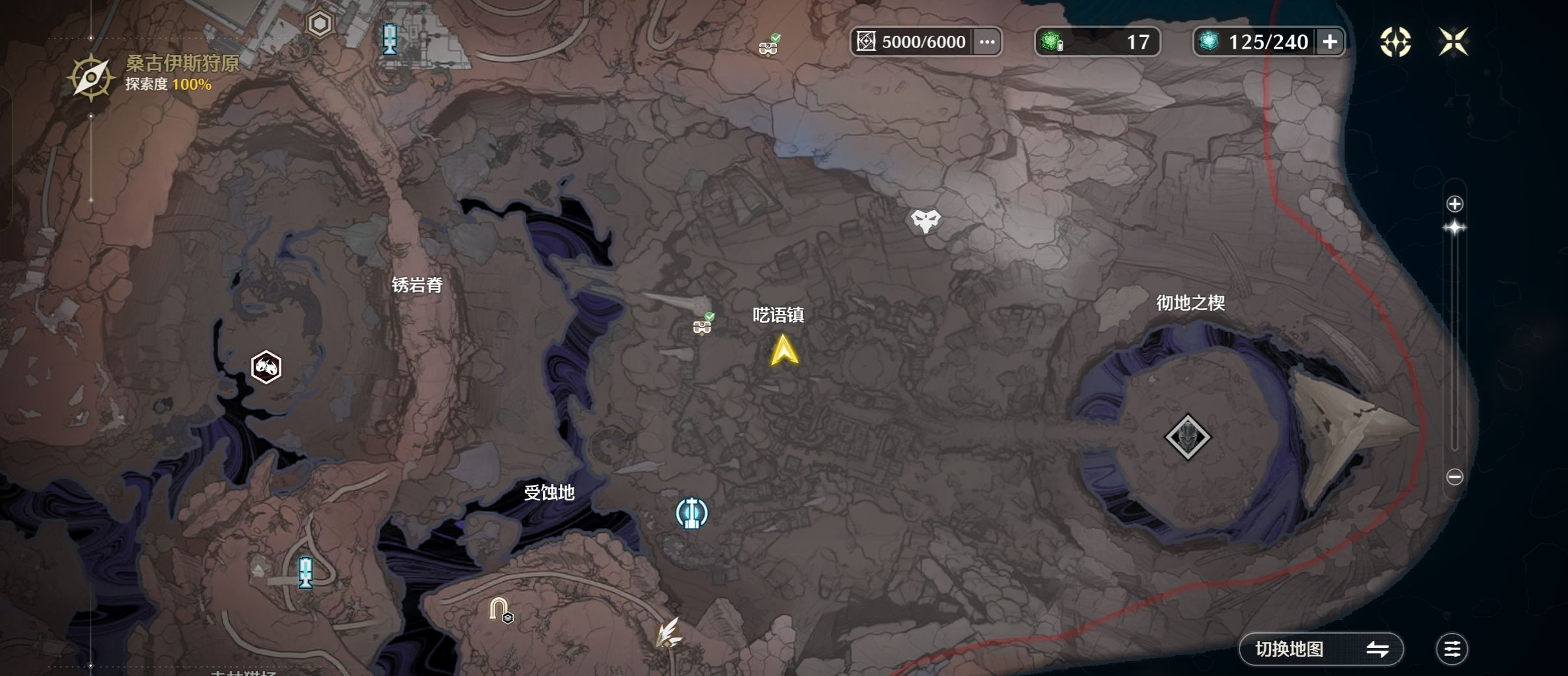Zoom out the map with the minus button
The width and height of the screenshot is (1568, 676).
[x=1454, y=477]
